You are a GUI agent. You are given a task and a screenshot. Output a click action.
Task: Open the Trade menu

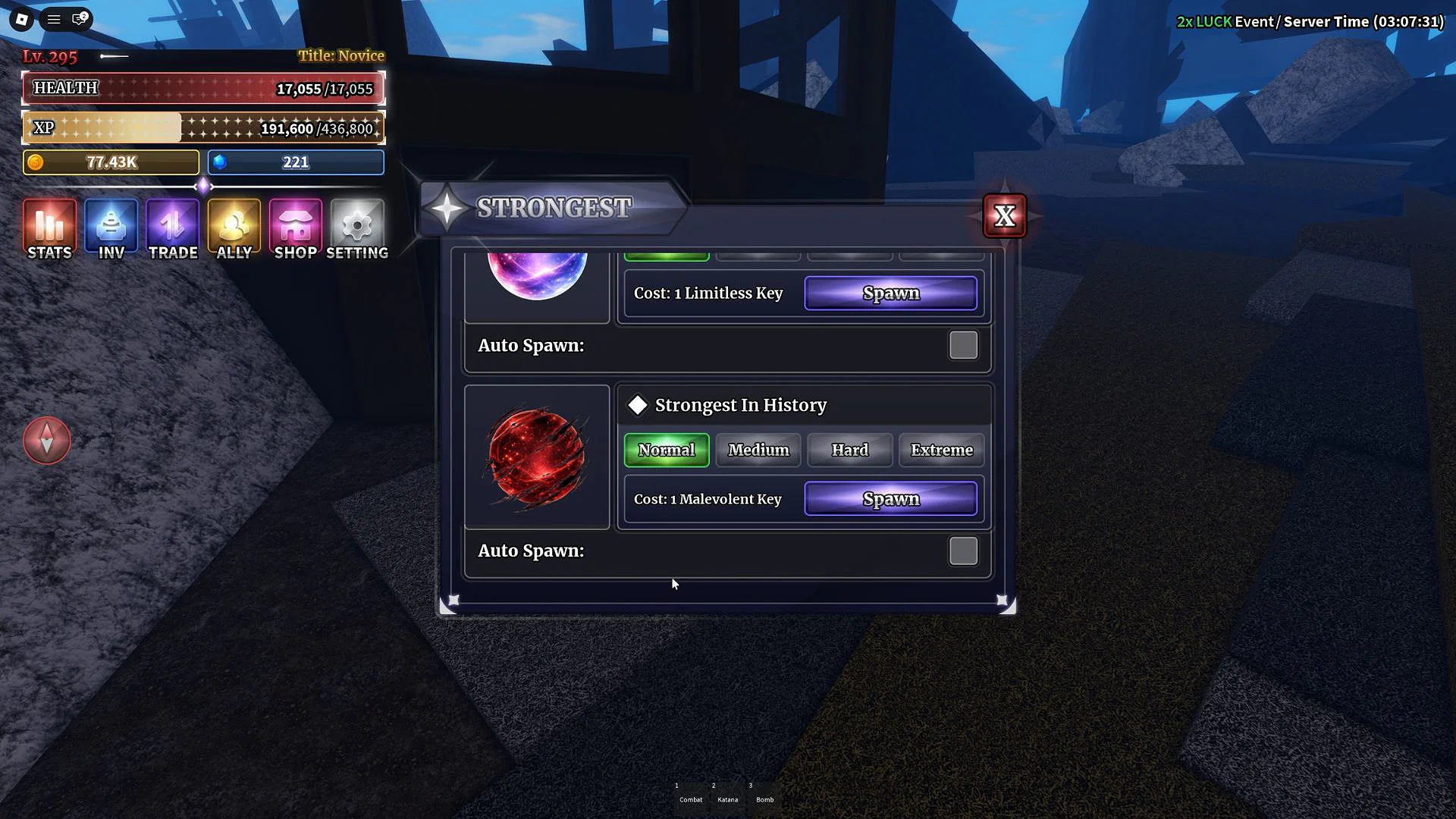tap(173, 230)
